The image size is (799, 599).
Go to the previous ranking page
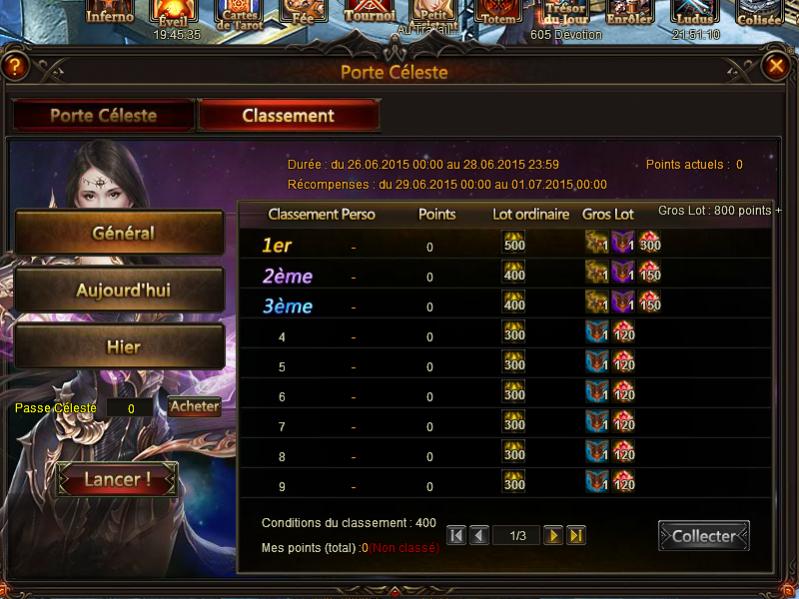480,536
